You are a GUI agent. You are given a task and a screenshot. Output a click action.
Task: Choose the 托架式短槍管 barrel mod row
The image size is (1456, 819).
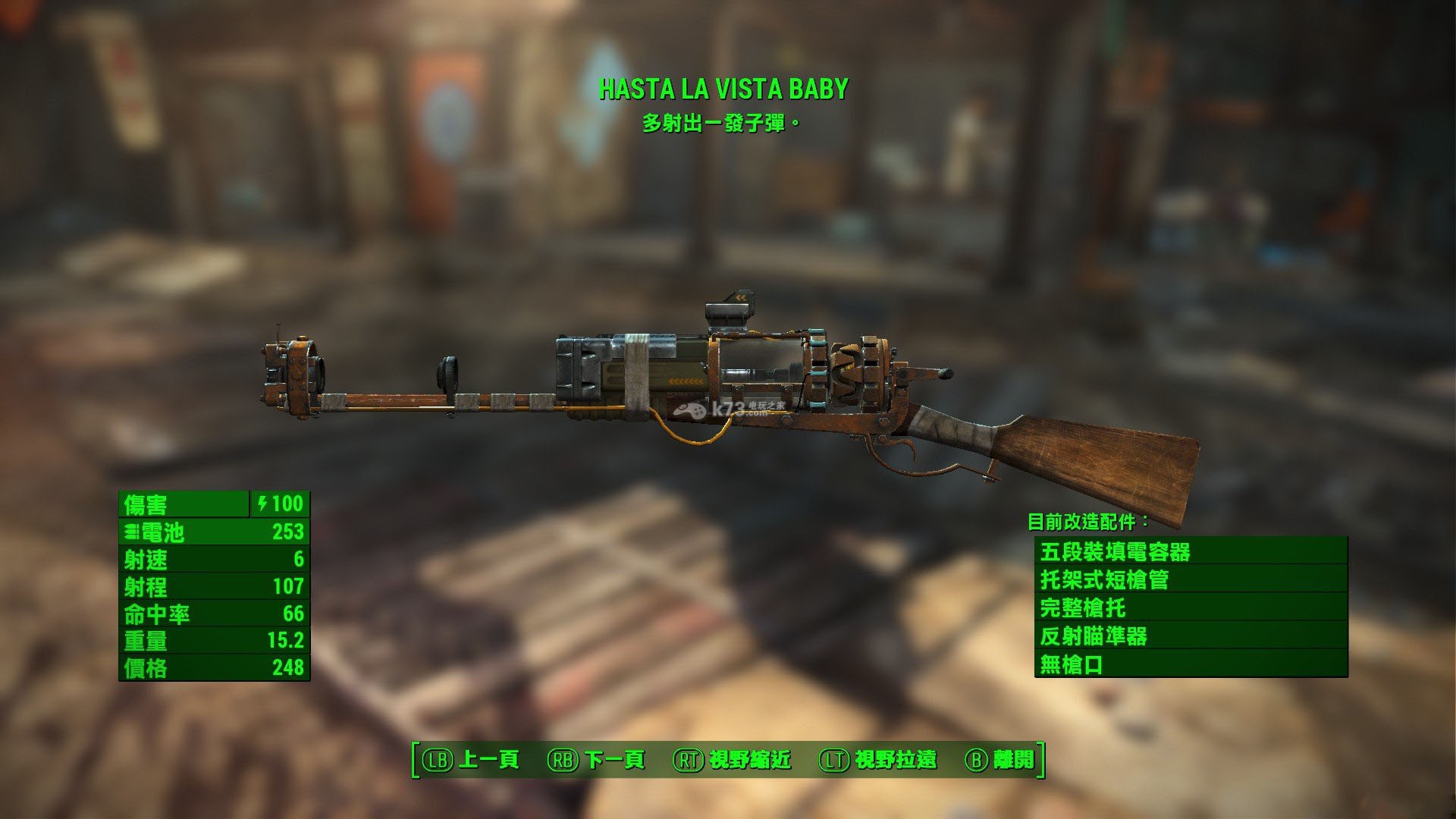(1191, 580)
